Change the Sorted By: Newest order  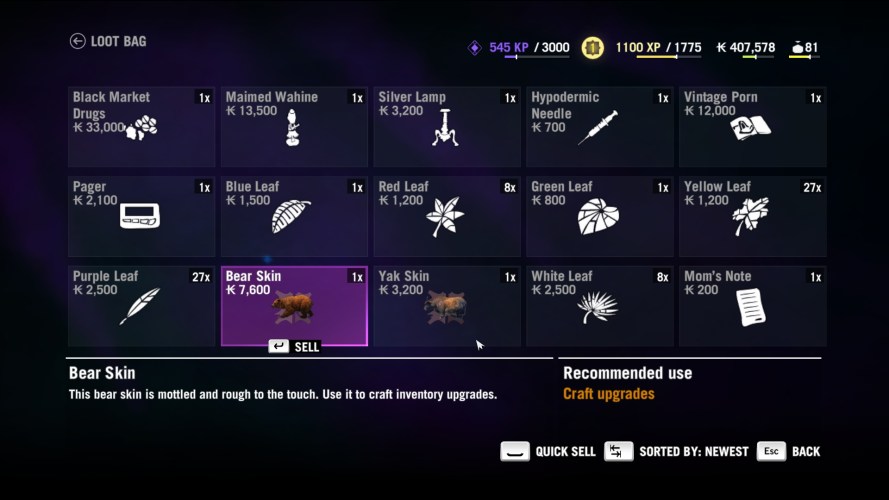677,451
